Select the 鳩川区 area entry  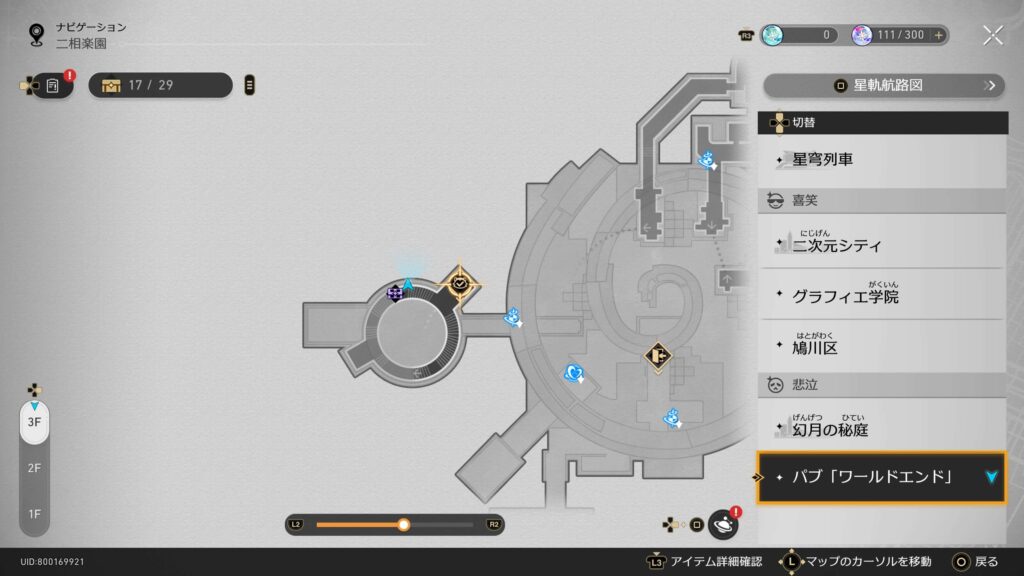tap(882, 347)
